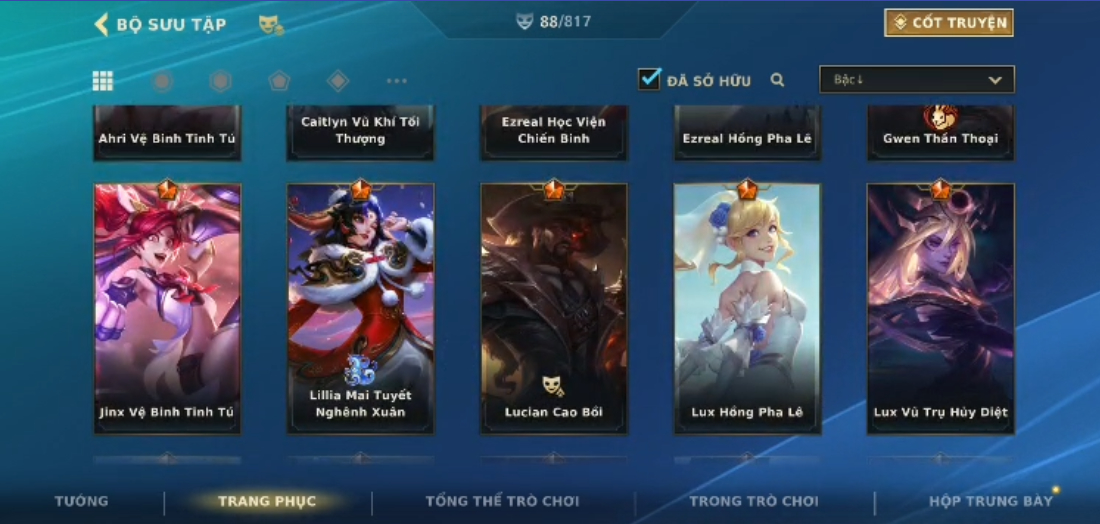Switch to the Tướng tab
Image resolution: width=1100 pixels, height=524 pixels.
82,501
